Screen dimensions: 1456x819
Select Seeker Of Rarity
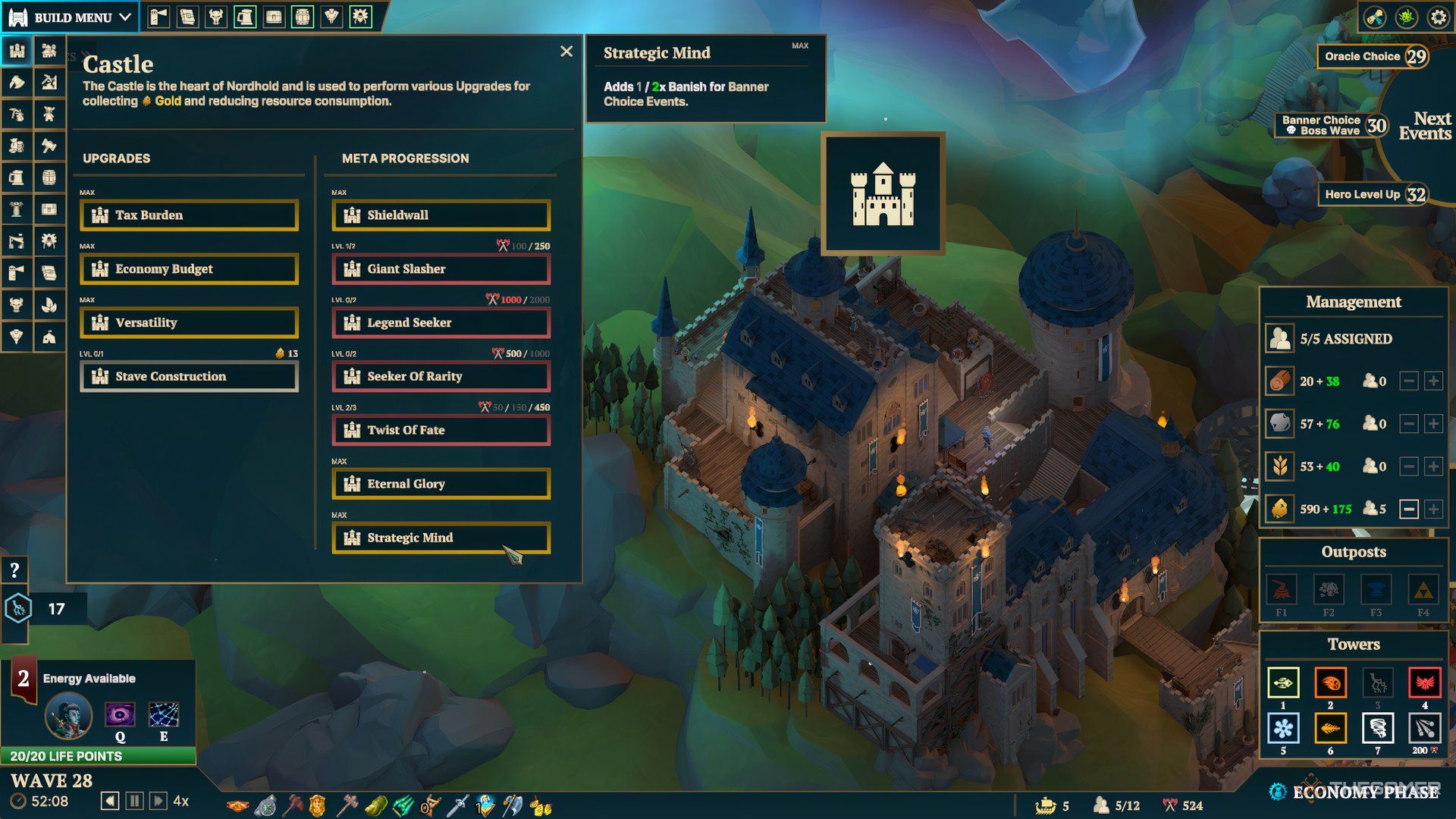(441, 377)
